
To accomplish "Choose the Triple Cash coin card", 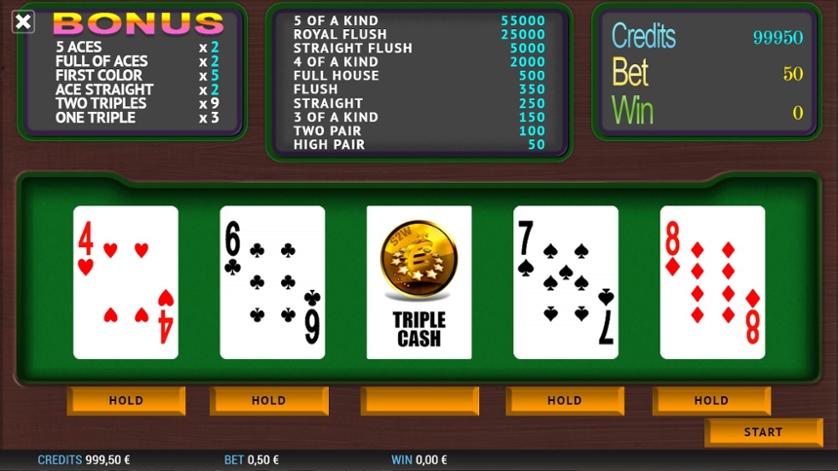I will point(419,282).
